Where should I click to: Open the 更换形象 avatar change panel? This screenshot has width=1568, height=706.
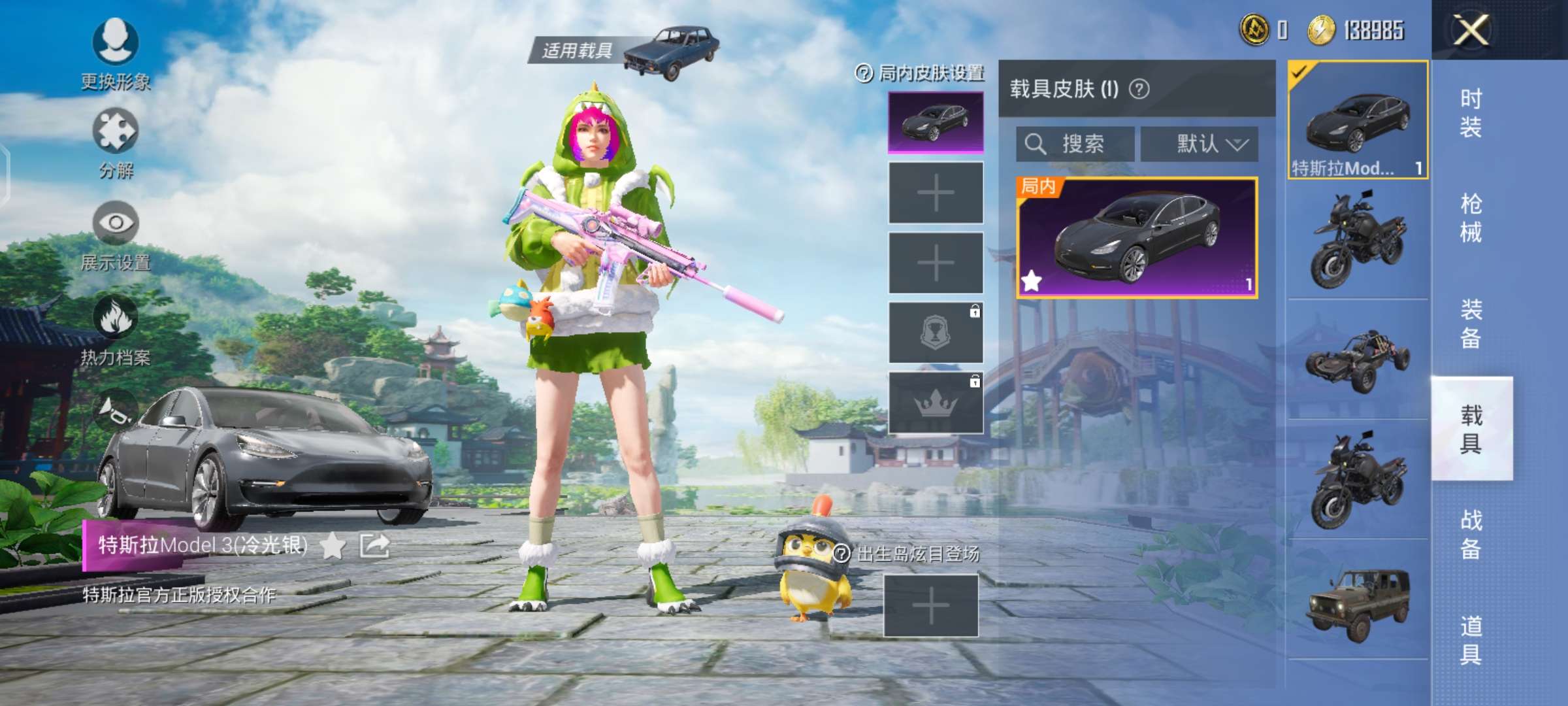(116, 52)
